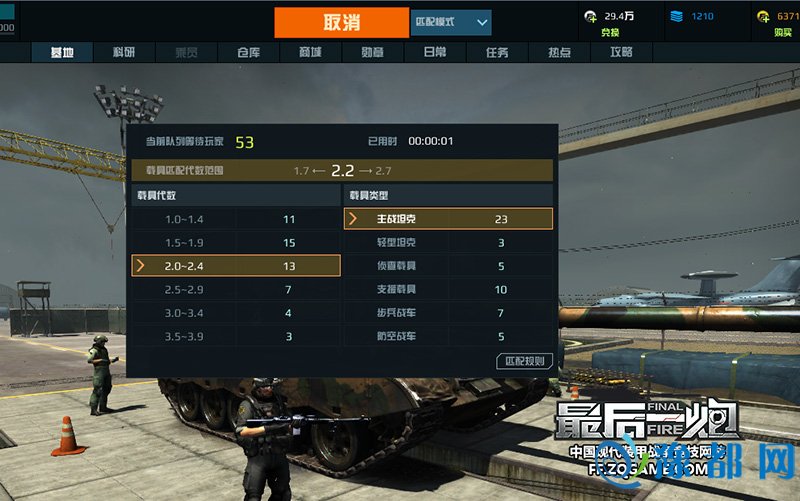Switch to the 基地 base tab
The width and height of the screenshot is (800, 501).
62,52
